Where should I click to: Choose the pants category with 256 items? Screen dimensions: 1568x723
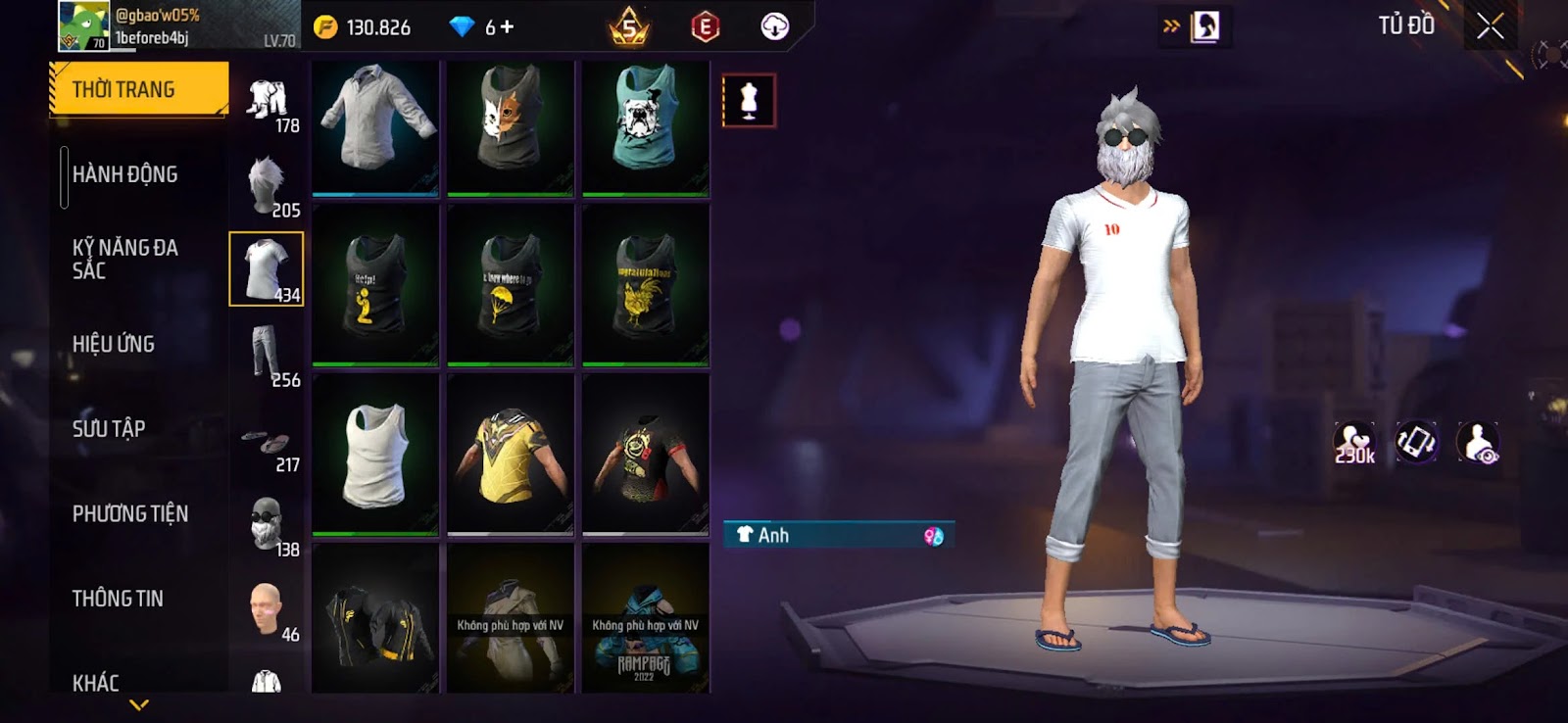[x=267, y=354]
